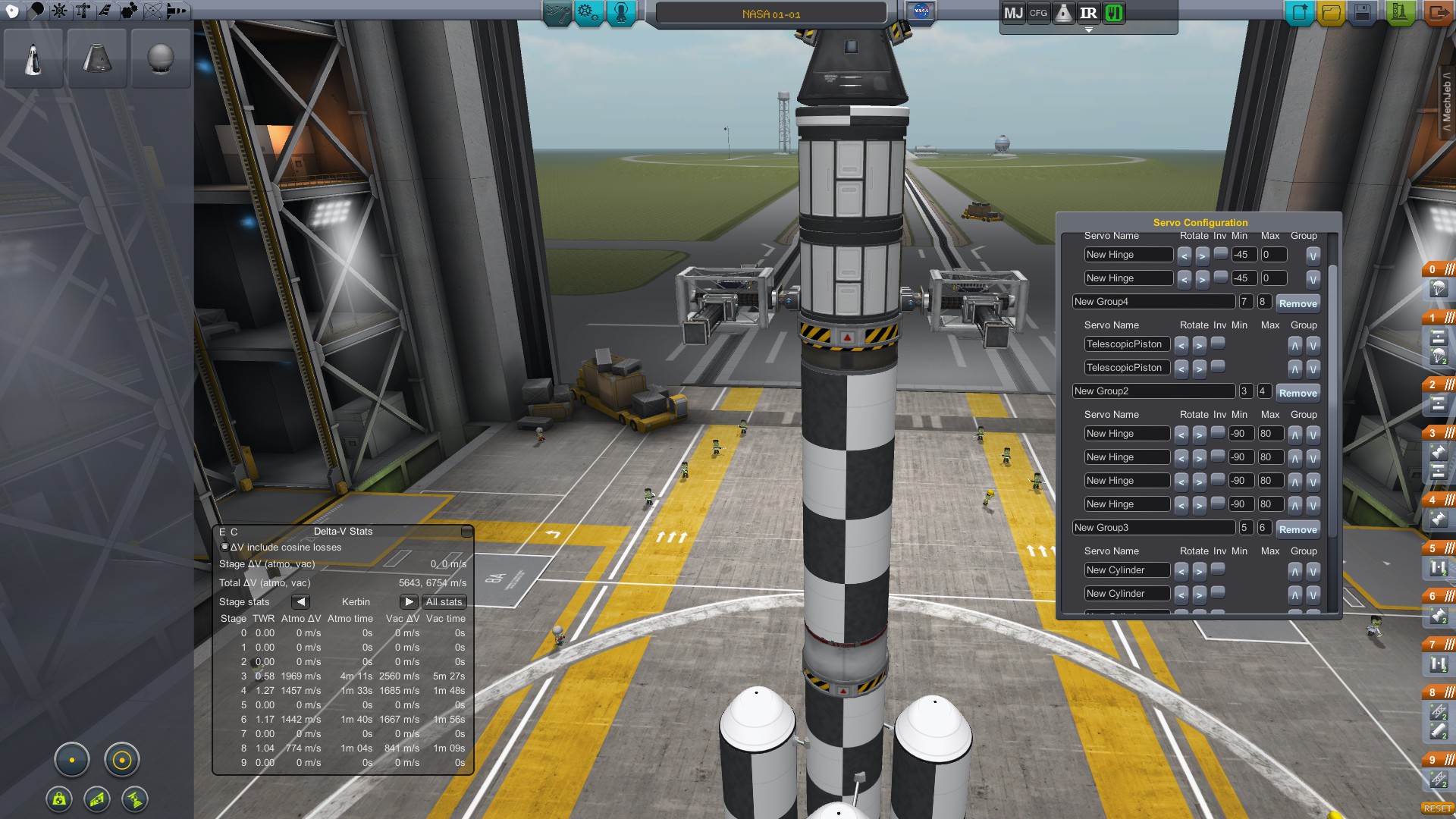
Task: Launch the vessel with green launch button
Action: (1400, 13)
